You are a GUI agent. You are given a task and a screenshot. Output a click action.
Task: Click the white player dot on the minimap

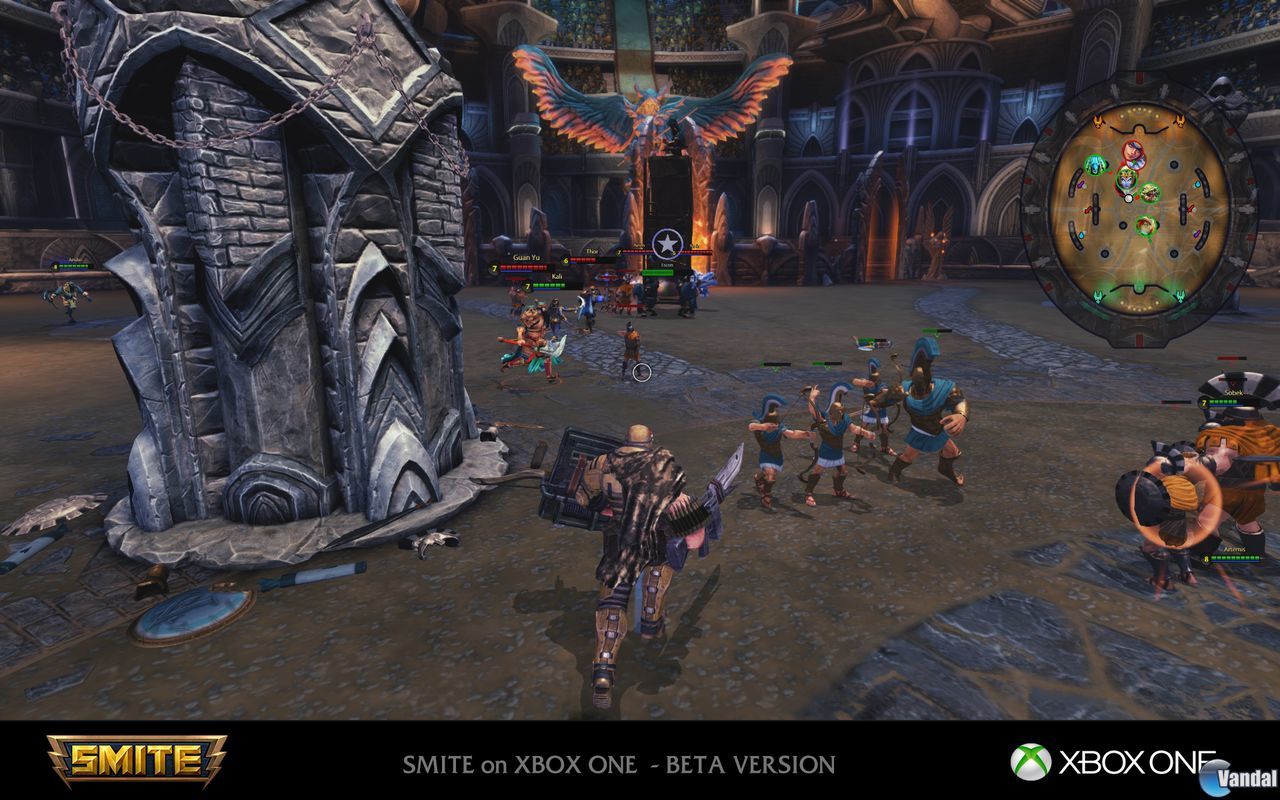(x=1128, y=198)
